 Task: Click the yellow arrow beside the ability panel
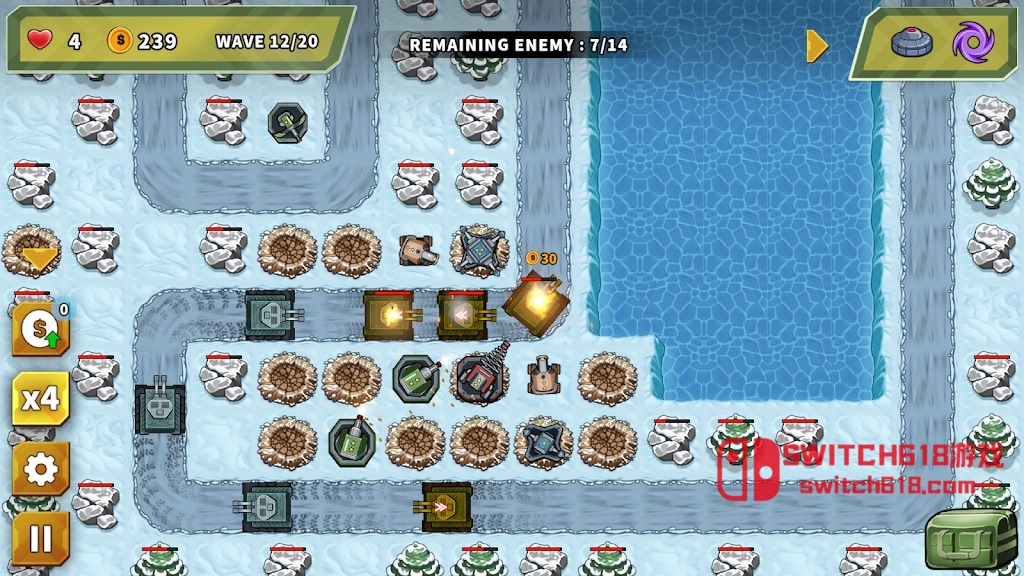pyautogui.click(x=817, y=45)
